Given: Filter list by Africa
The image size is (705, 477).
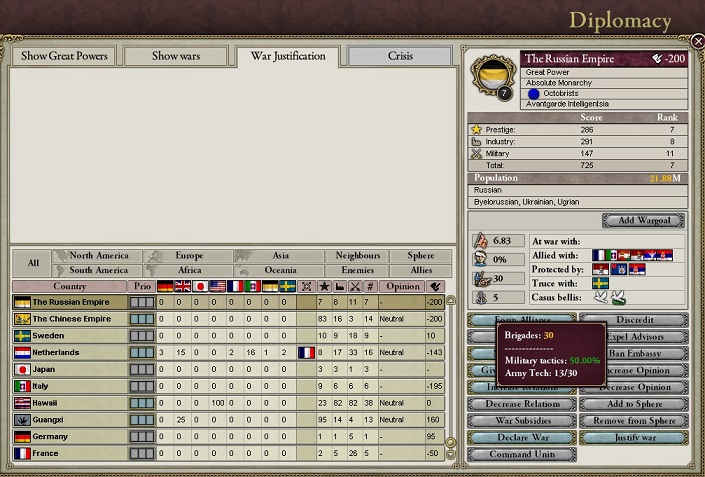Looking at the screenshot, I should [x=189, y=270].
